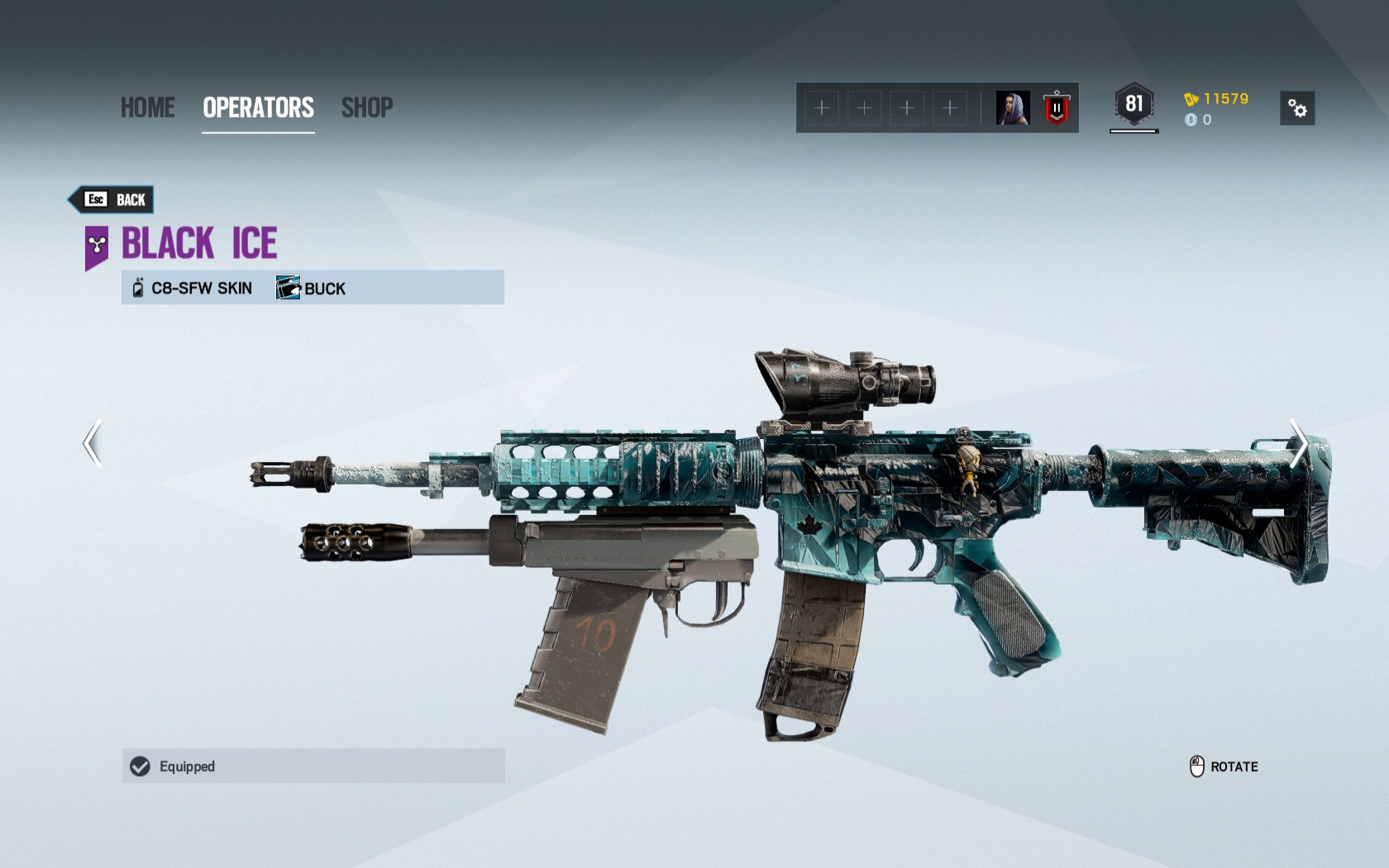Open the level 81 clearance badge
The height and width of the screenshot is (868, 1389).
tap(1134, 105)
